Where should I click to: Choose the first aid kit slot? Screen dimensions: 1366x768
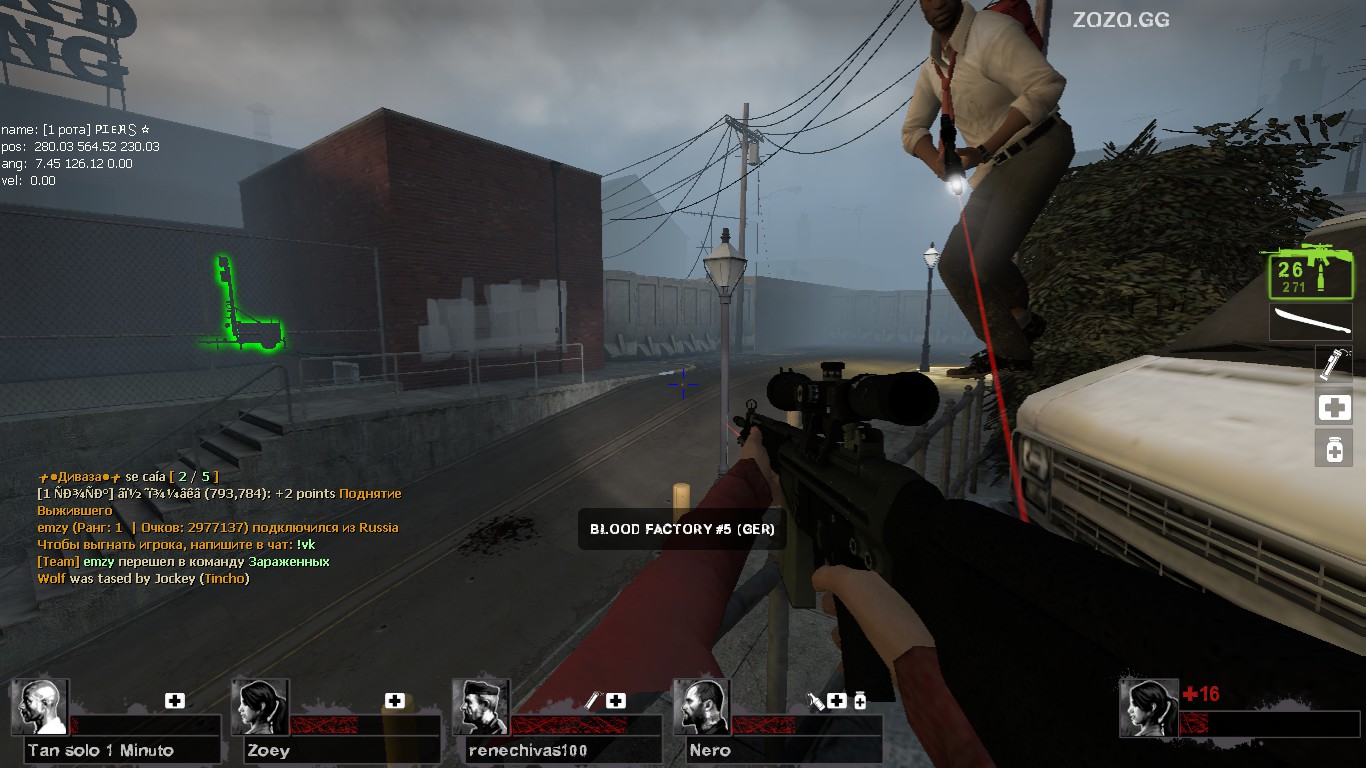tap(1334, 407)
